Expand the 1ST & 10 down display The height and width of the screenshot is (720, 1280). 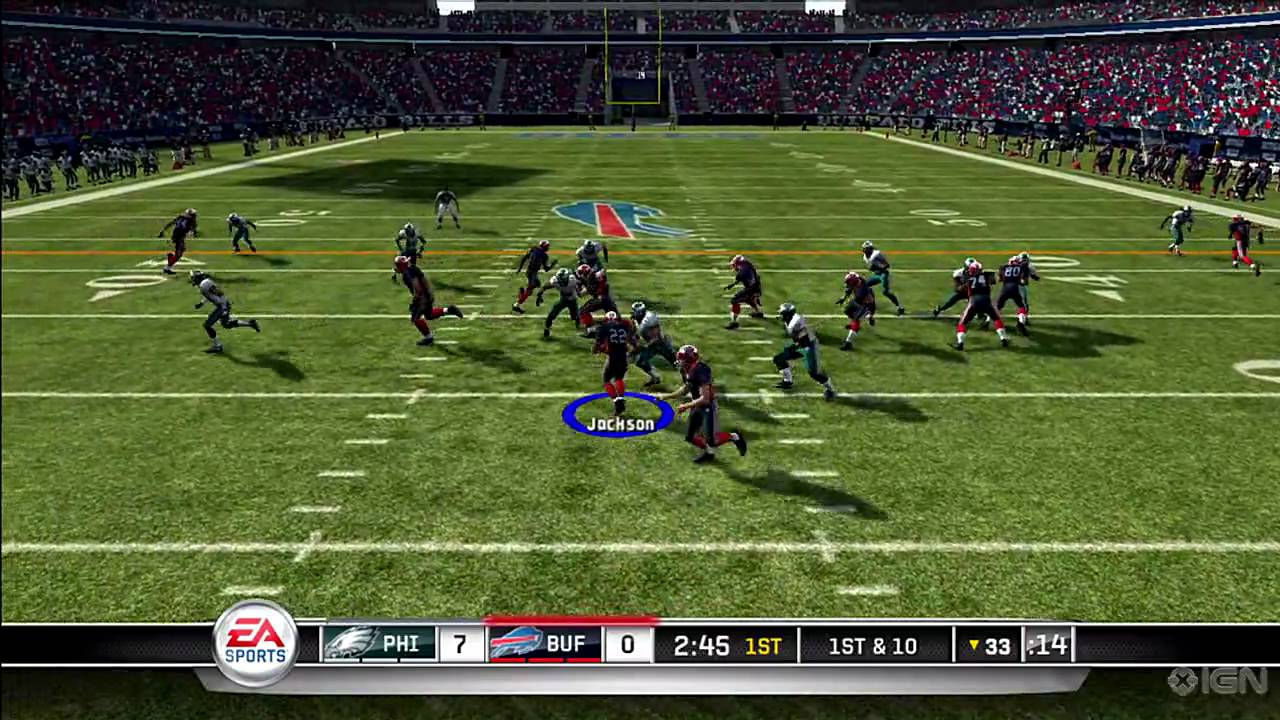click(x=872, y=646)
